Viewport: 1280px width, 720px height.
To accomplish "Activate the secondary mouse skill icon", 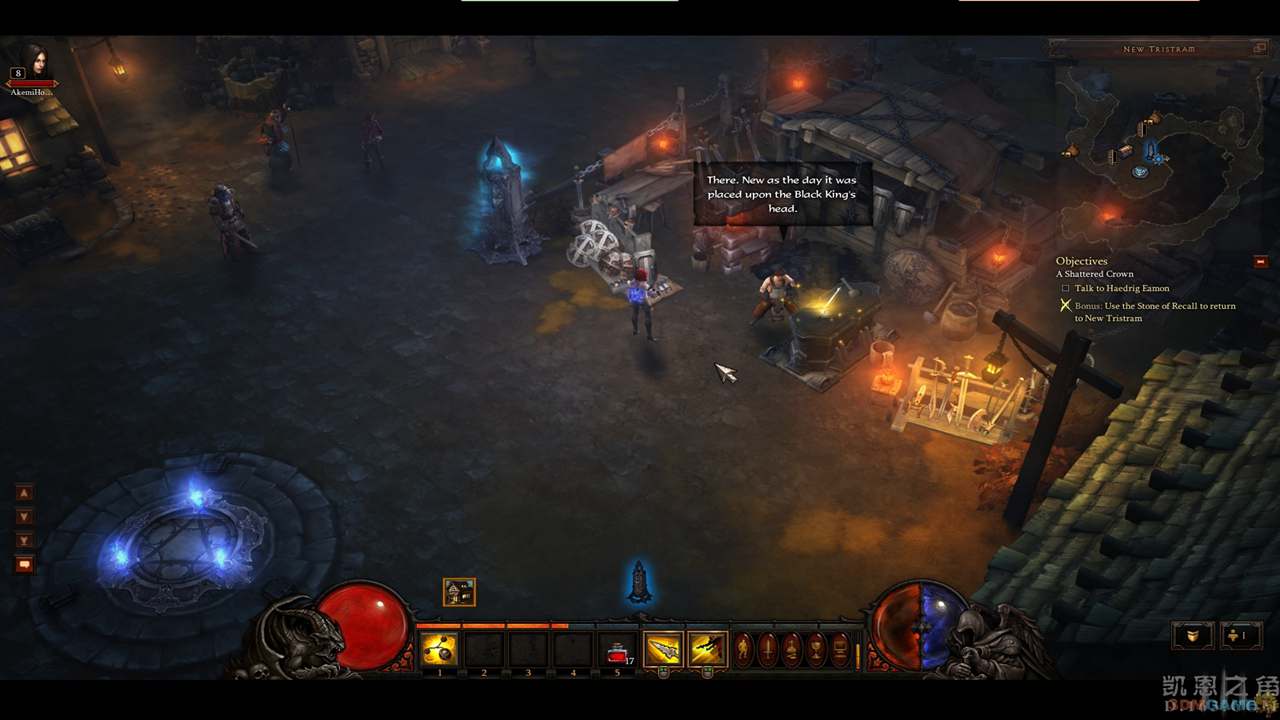I will tap(707, 650).
